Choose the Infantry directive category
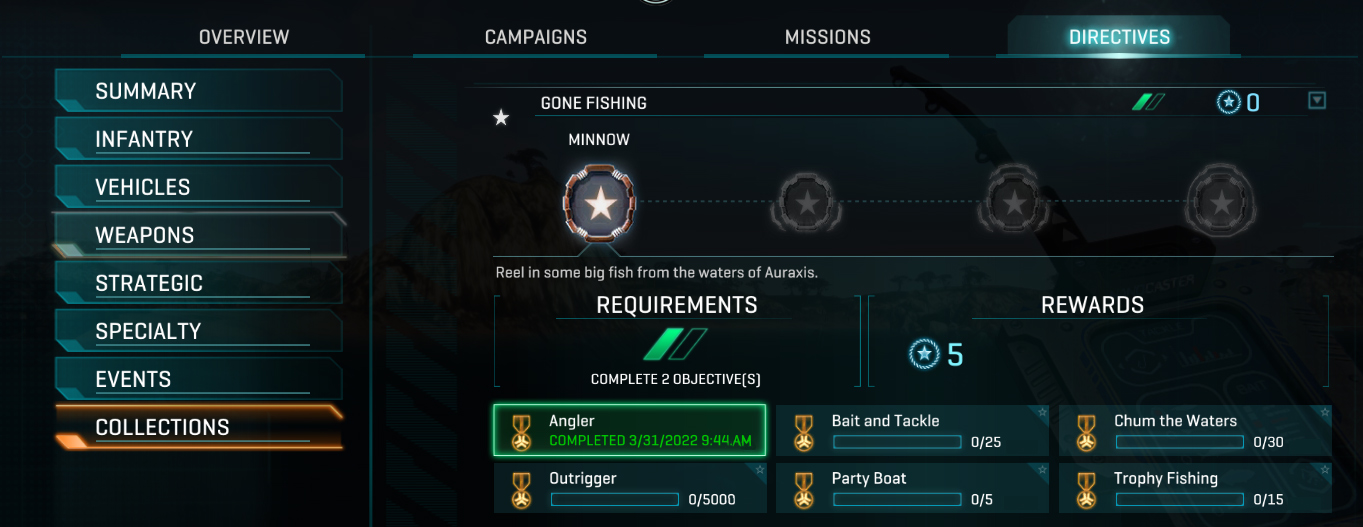Image resolution: width=1363 pixels, height=527 pixels. click(198, 139)
